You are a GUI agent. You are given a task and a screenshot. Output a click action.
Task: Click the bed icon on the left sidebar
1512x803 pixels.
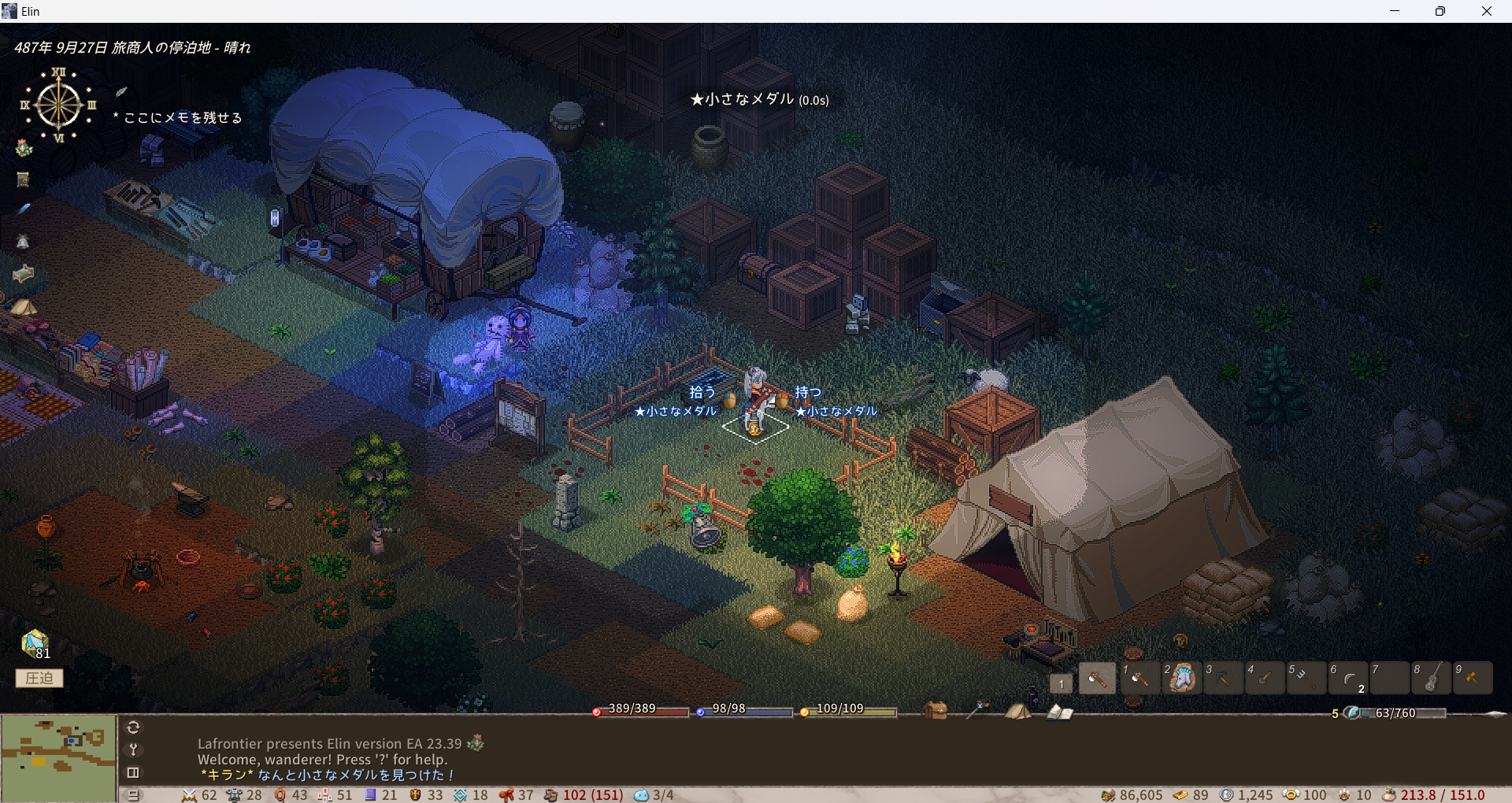pyautogui.click(x=24, y=273)
